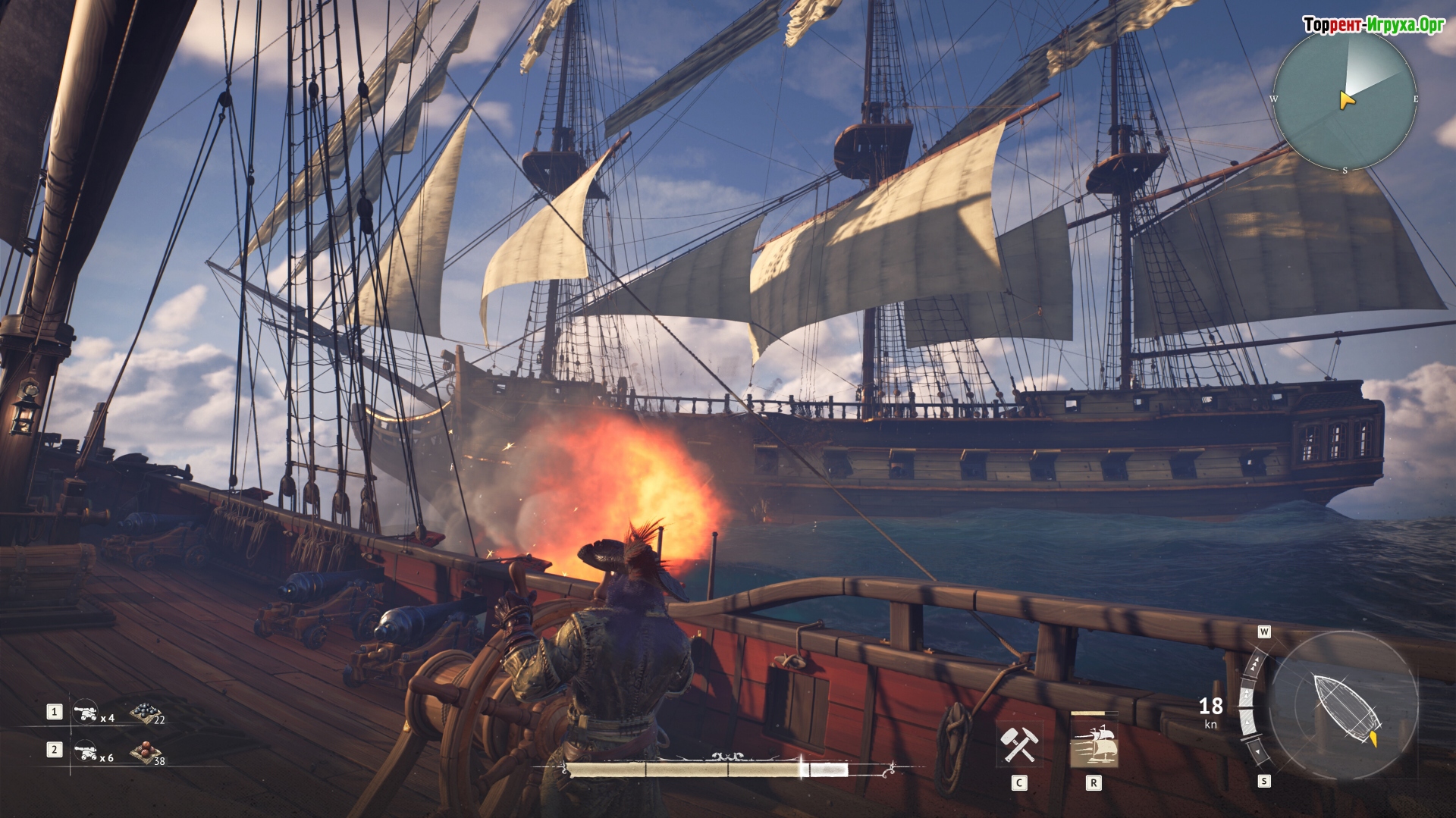
Task: Activate the crossed hammers repair ability
Action: (1018, 744)
